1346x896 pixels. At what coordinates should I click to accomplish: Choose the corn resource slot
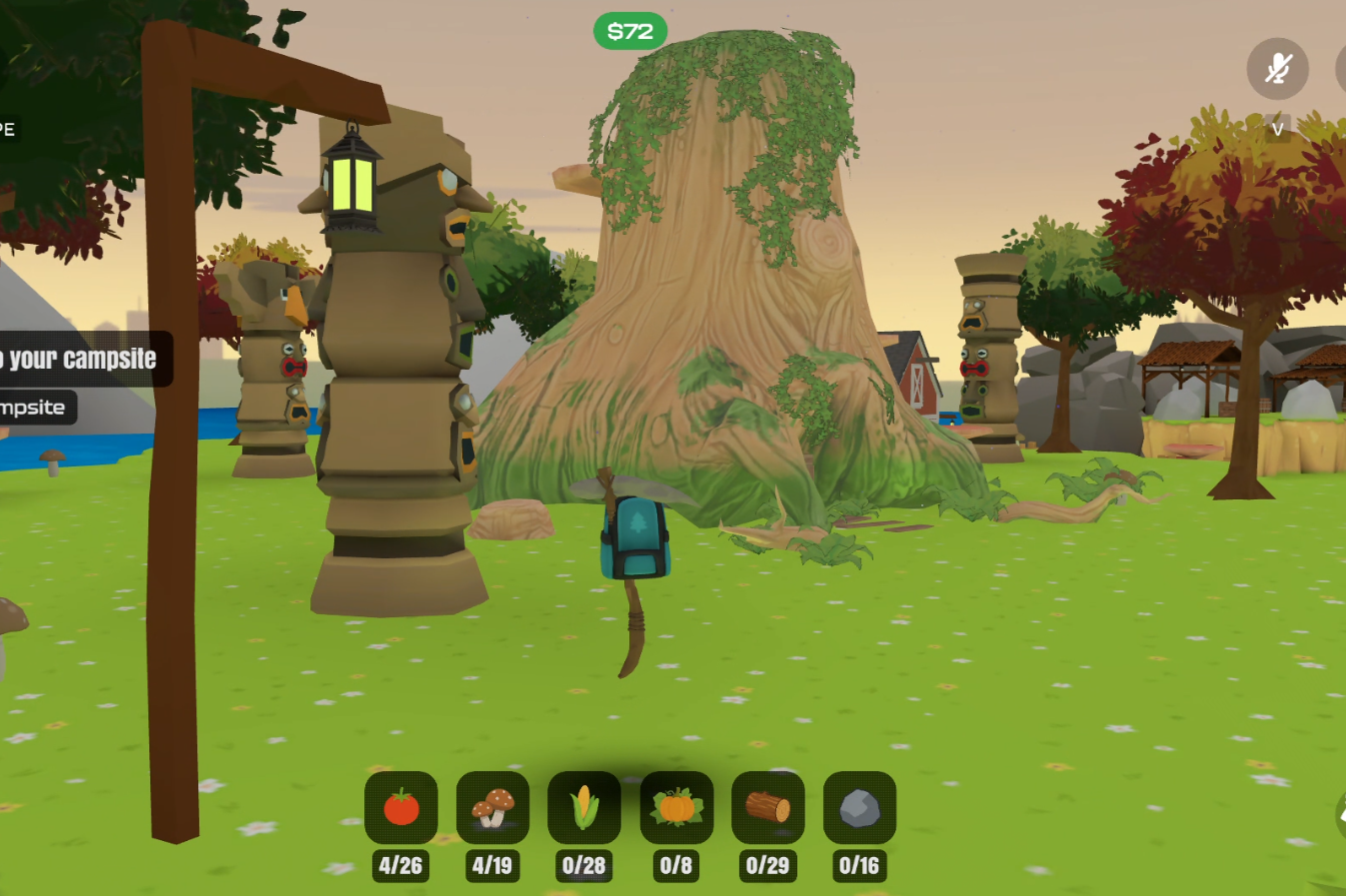(x=584, y=807)
